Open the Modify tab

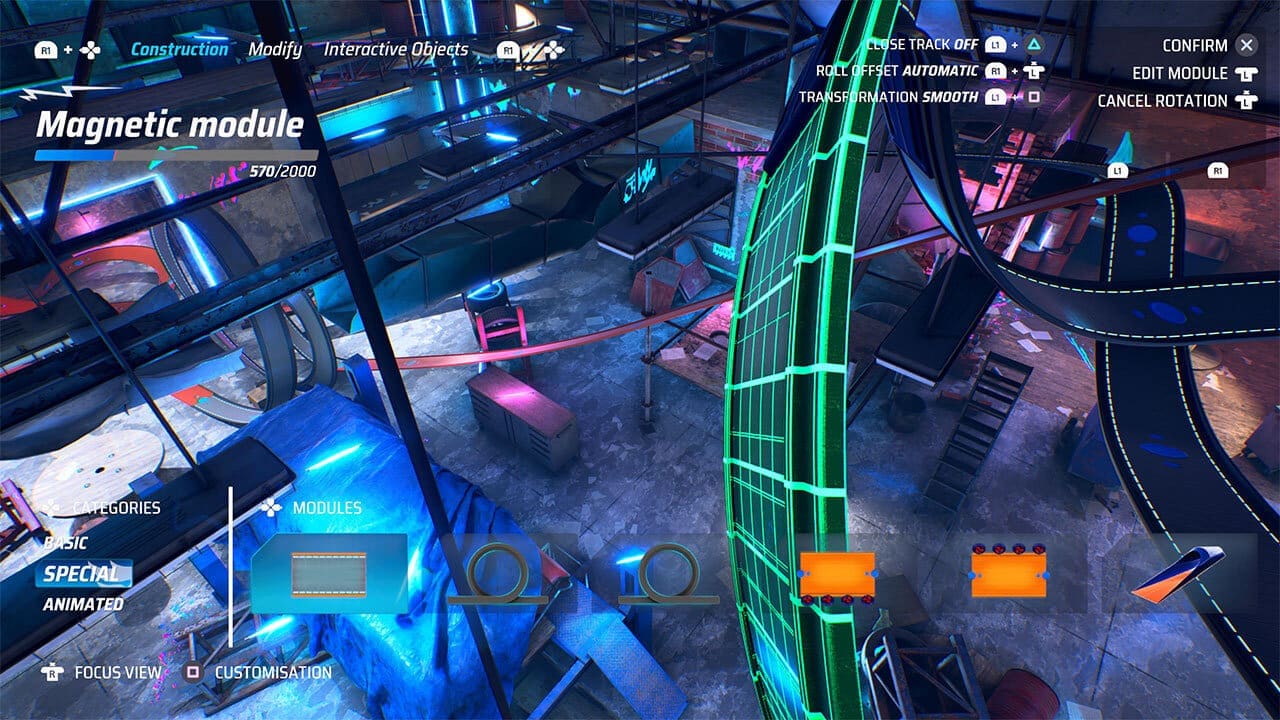click(275, 49)
